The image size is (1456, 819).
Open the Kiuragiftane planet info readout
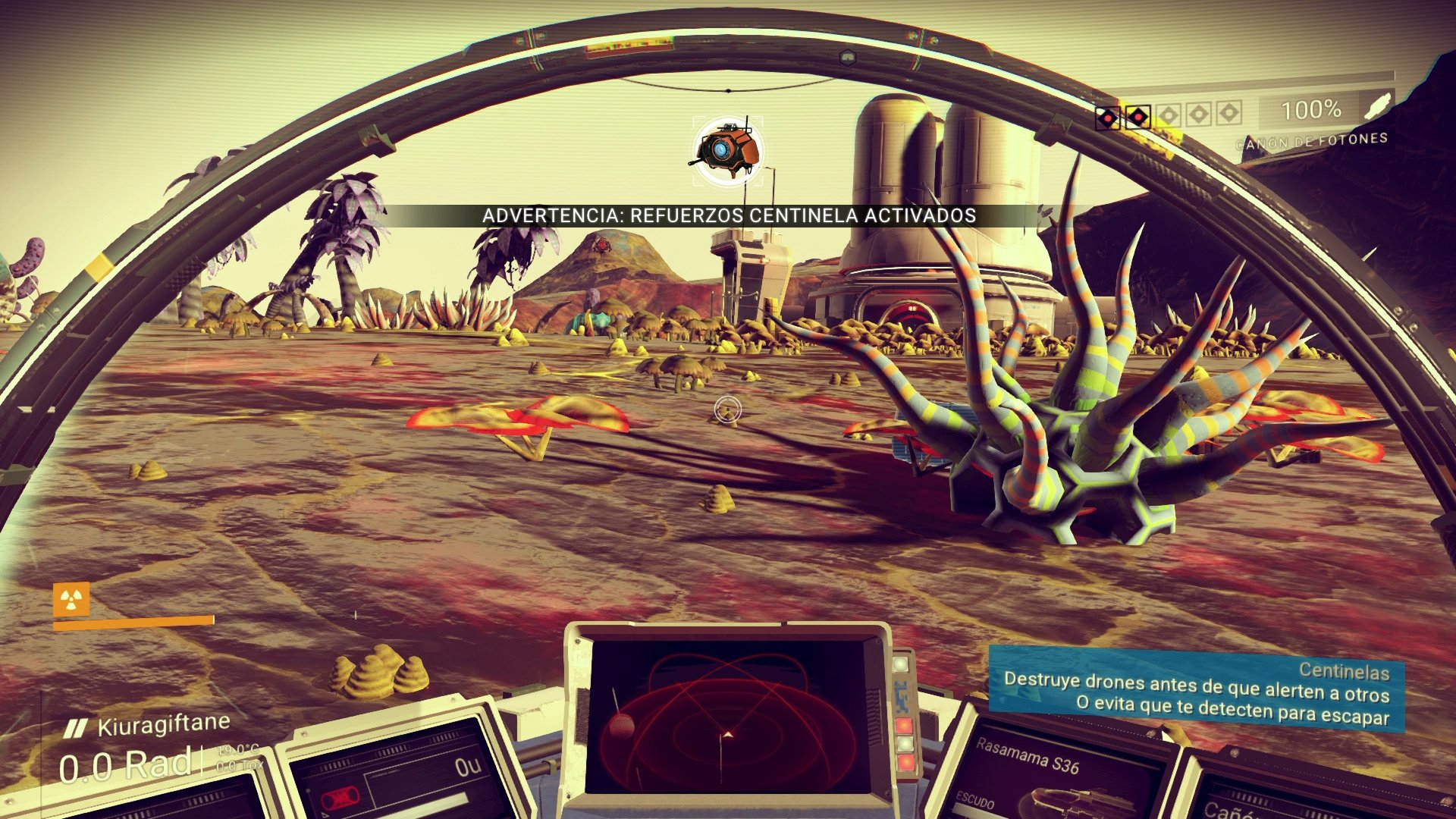[163, 724]
